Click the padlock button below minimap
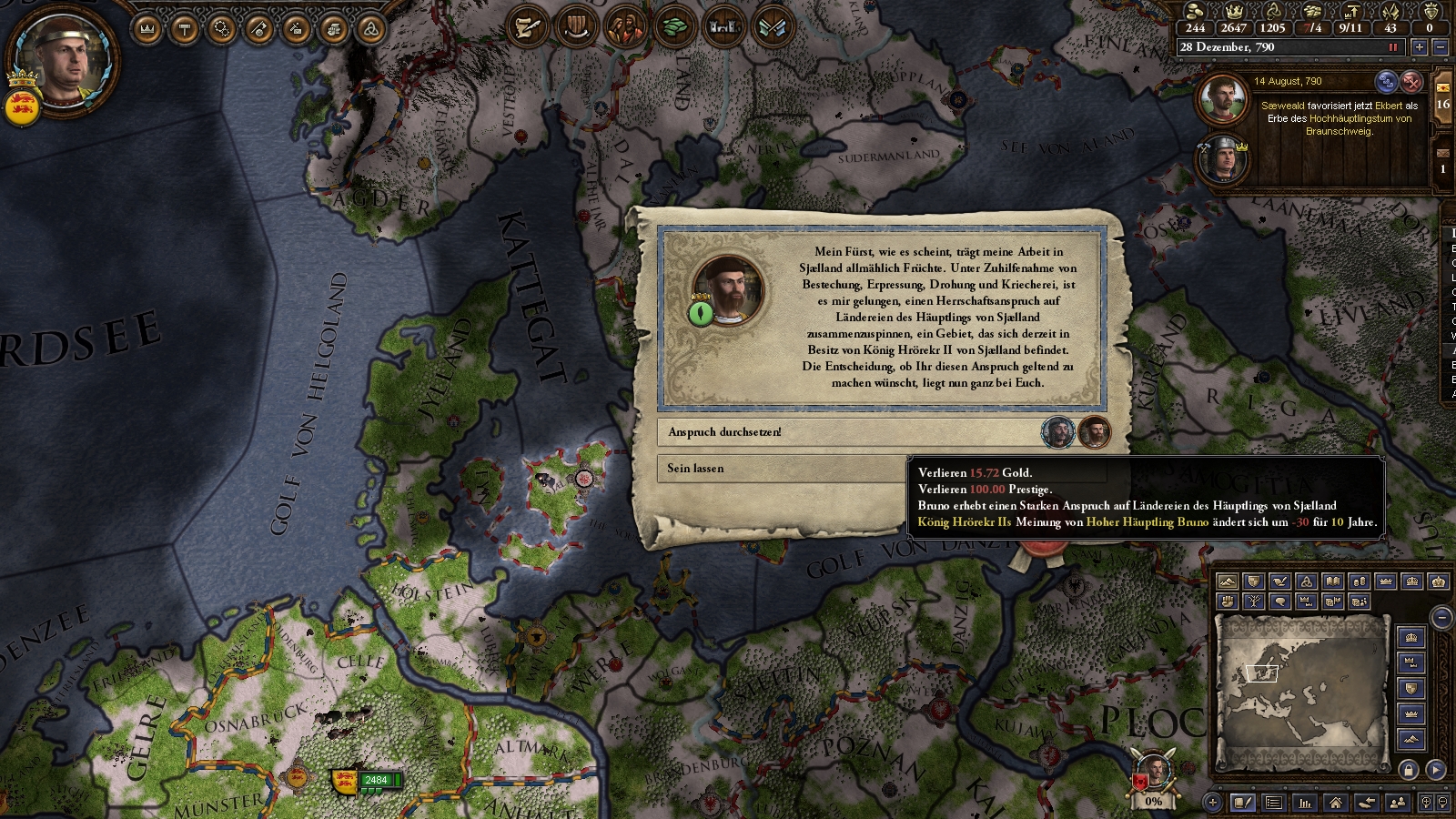The height and width of the screenshot is (819, 1456). (1409, 770)
